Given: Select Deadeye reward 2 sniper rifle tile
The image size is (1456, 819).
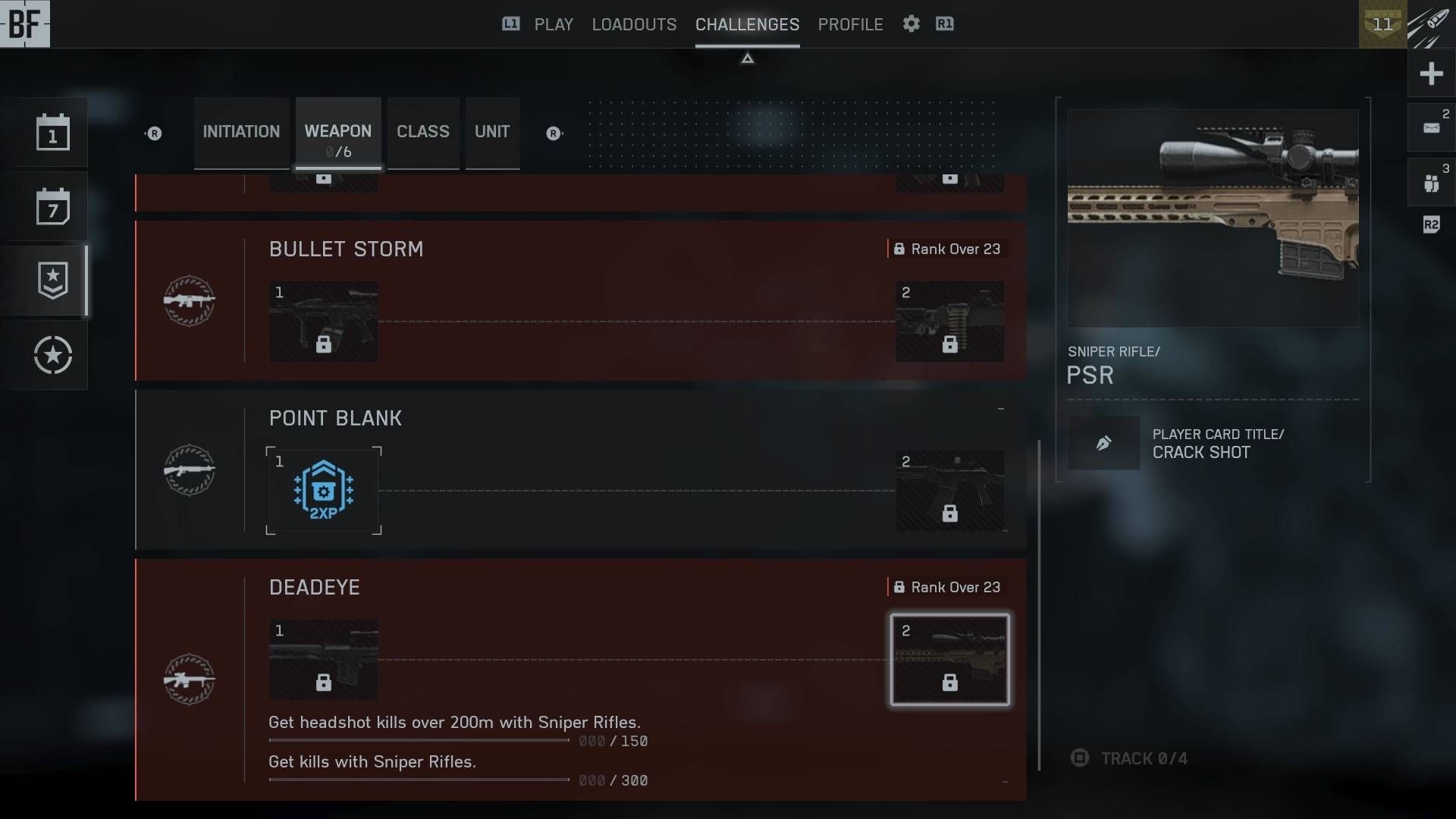Looking at the screenshot, I should [x=949, y=660].
